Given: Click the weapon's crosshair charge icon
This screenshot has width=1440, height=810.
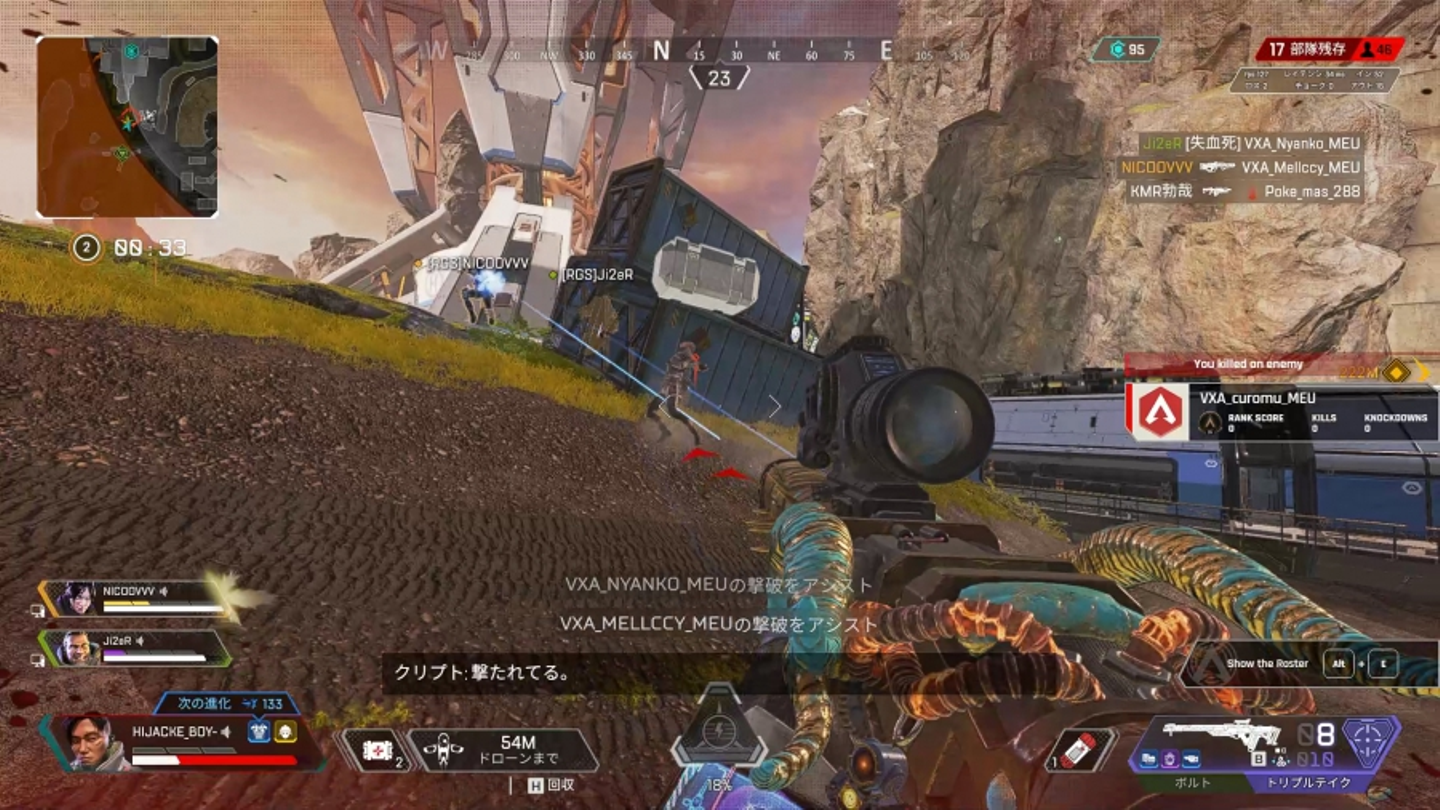Looking at the screenshot, I should coord(1370,741).
